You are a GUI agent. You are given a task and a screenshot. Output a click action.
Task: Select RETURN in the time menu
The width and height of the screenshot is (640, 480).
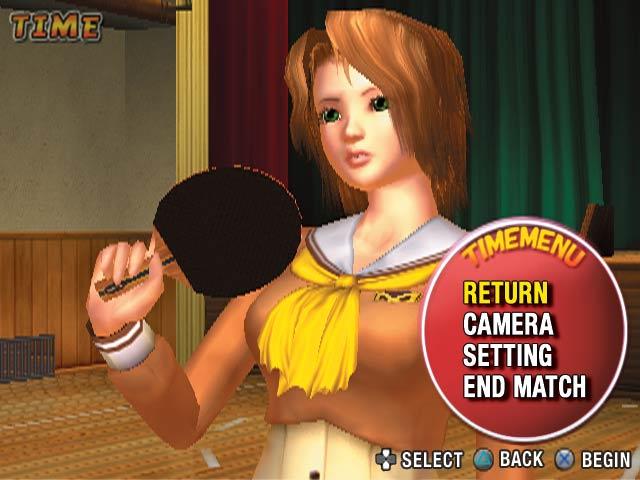point(505,293)
